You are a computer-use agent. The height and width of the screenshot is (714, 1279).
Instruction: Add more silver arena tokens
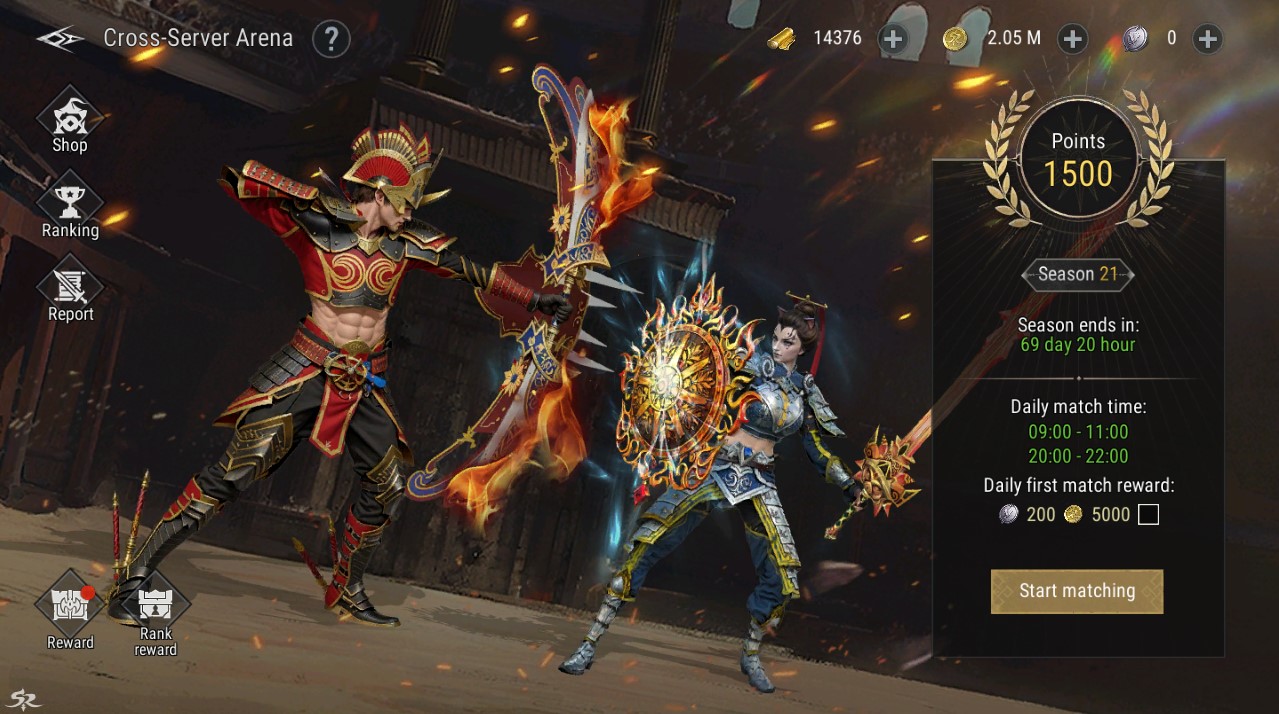[1208, 39]
